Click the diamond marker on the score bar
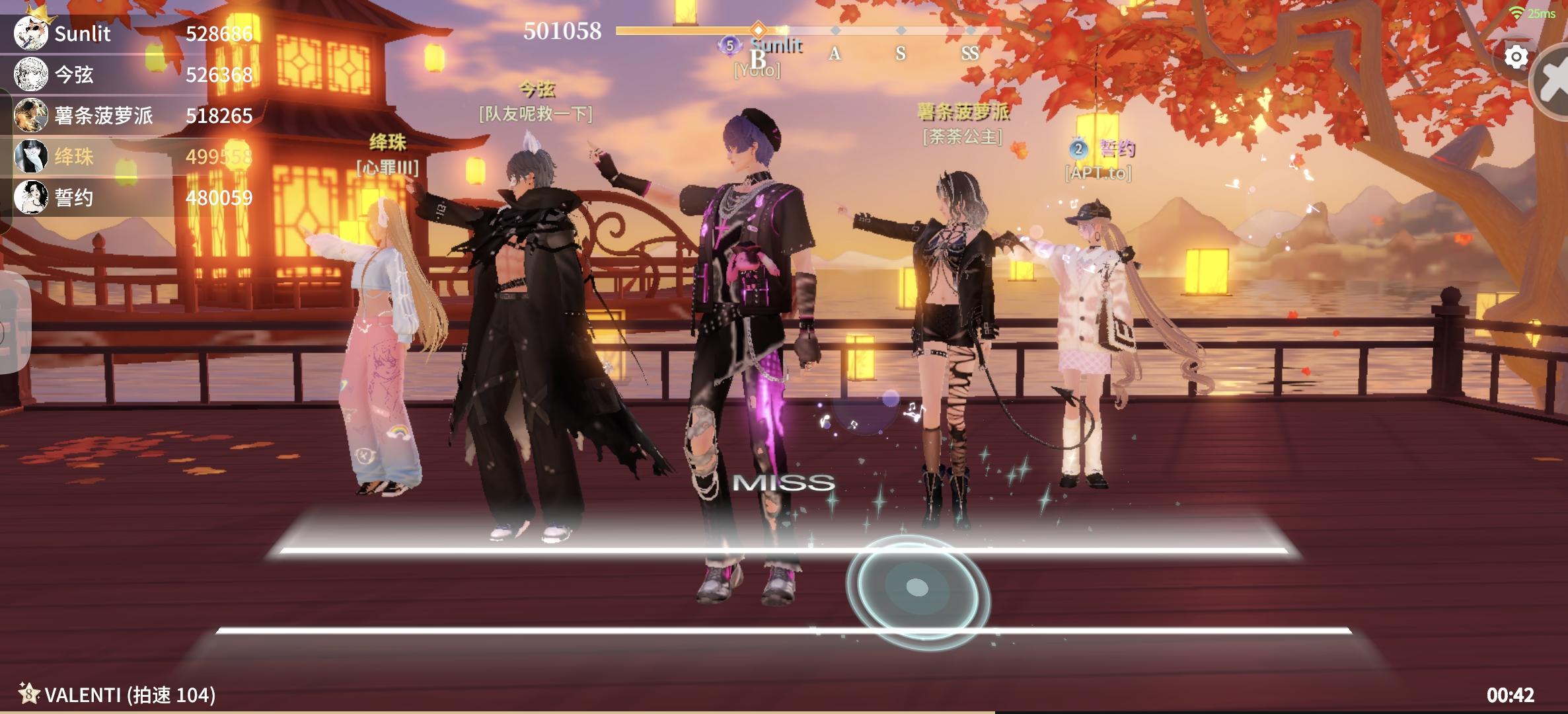Viewport: 1568px width, 714px height. (x=759, y=28)
